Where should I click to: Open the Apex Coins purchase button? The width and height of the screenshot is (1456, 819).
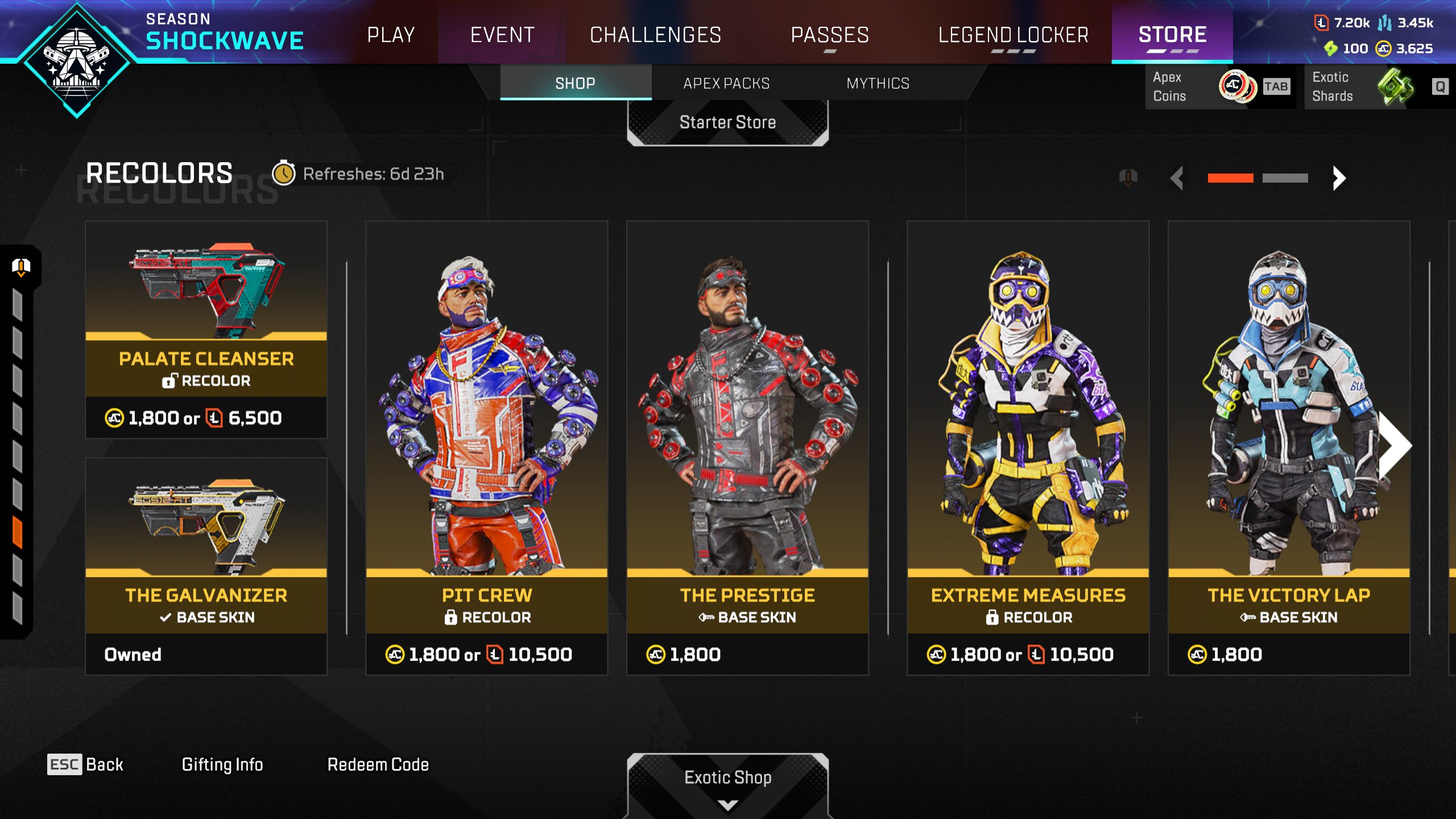tap(1219, 86)
